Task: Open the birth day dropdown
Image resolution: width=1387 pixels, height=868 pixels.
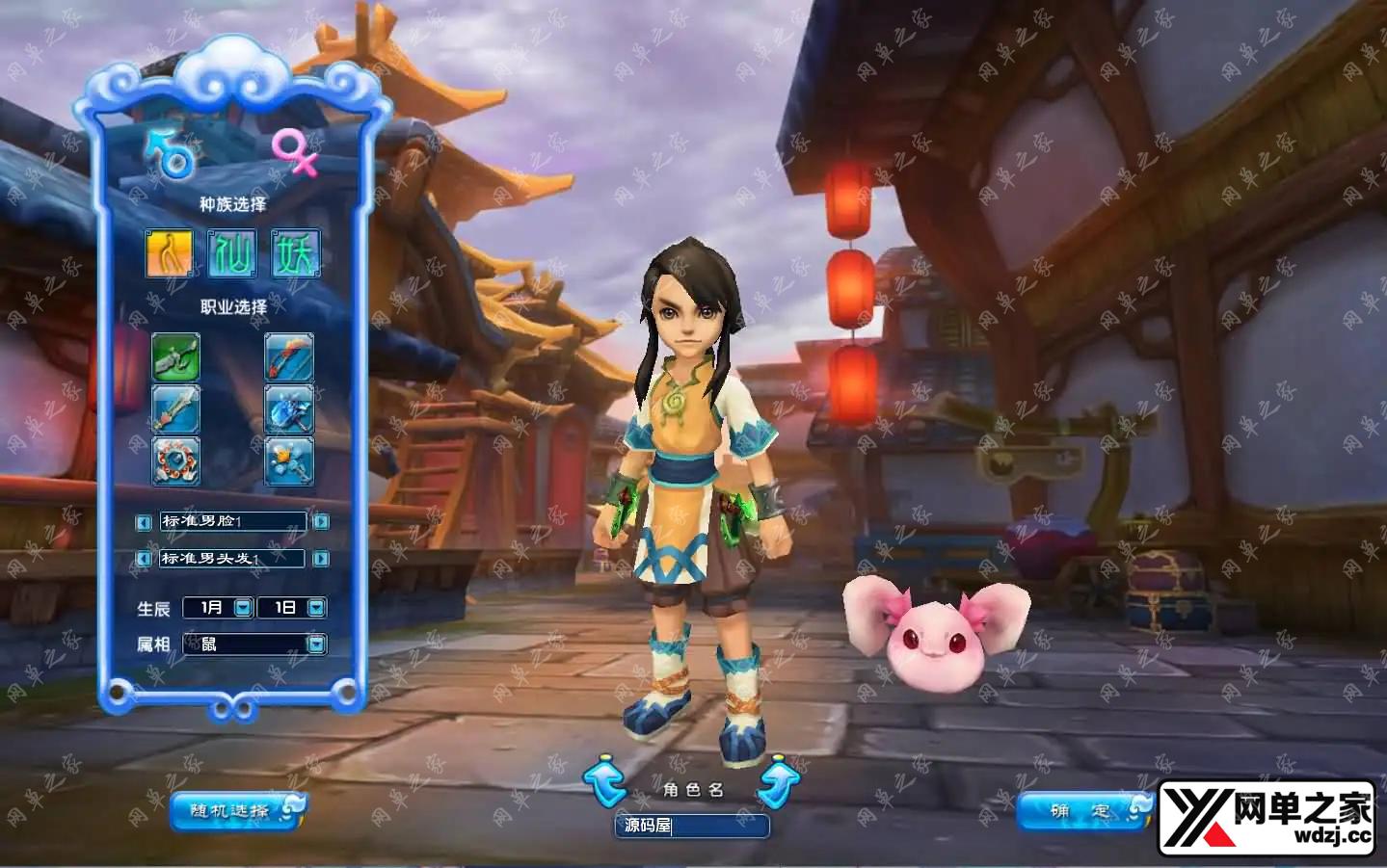Action: point(316,608)
